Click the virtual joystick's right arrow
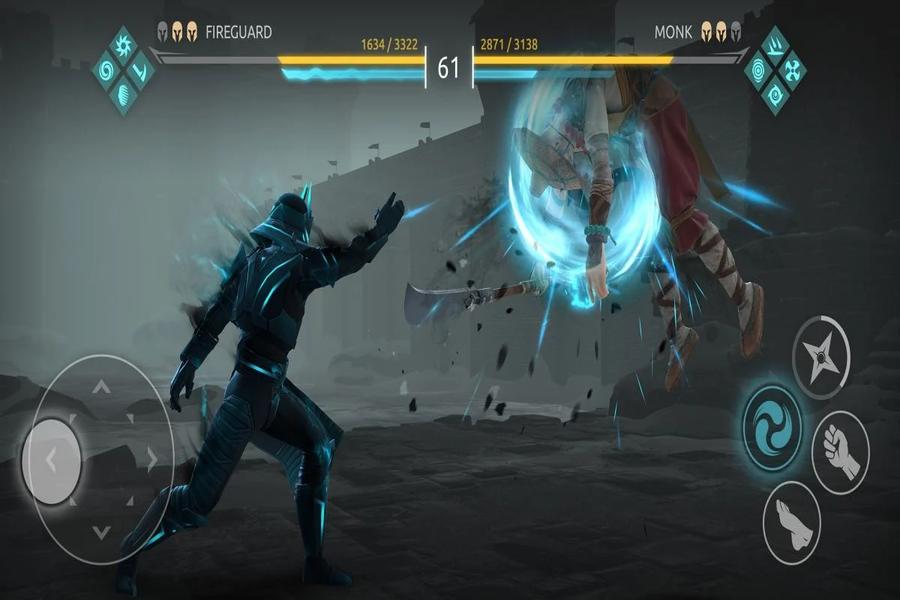The width and height of the screenshot is (900, 600). [x=152, y=460]
